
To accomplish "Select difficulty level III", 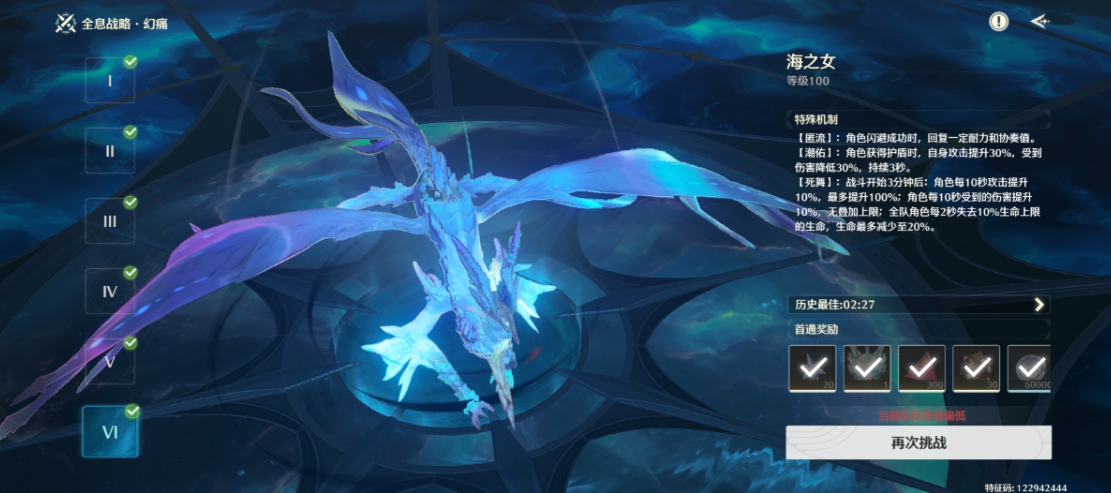I will pos(110,221).
